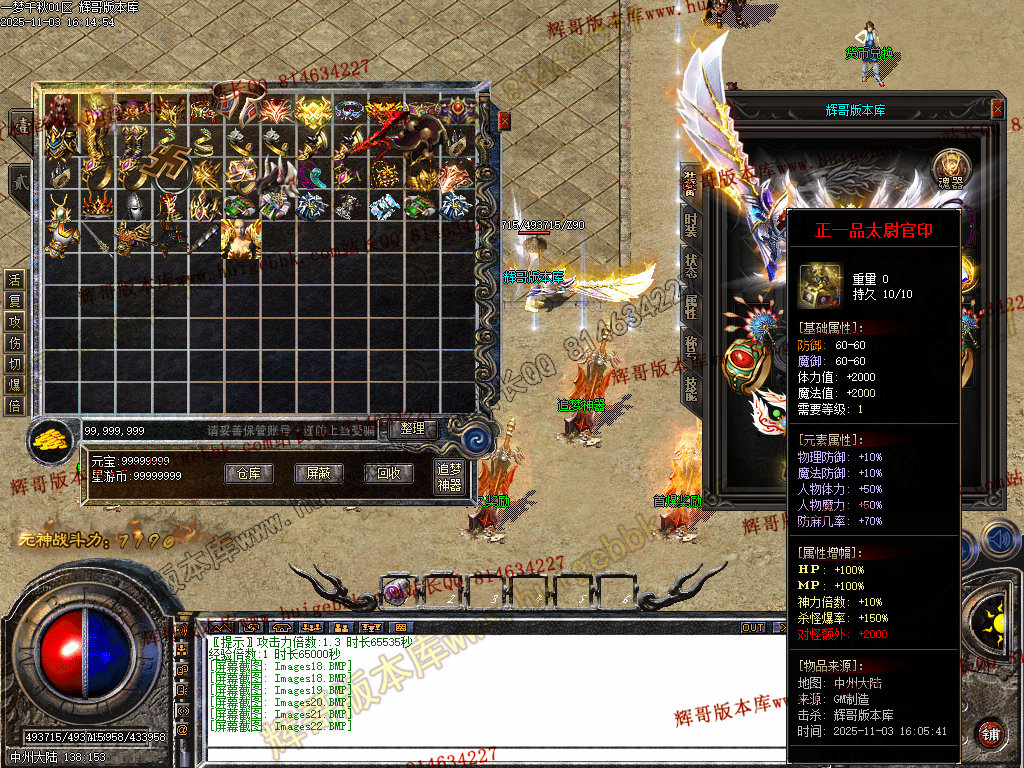Switch to the 状态 status tab
The image size is (1024, 768).
[x=691, y=266]
